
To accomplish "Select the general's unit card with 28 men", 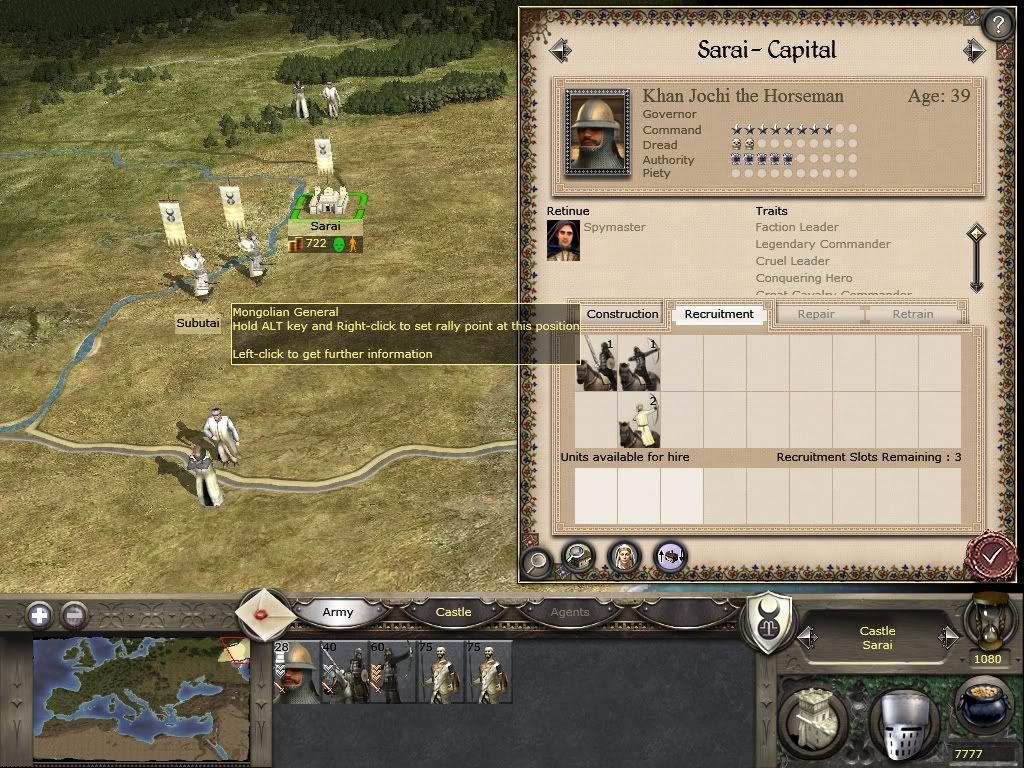I will pyautogui.click(x=295, y=672).
